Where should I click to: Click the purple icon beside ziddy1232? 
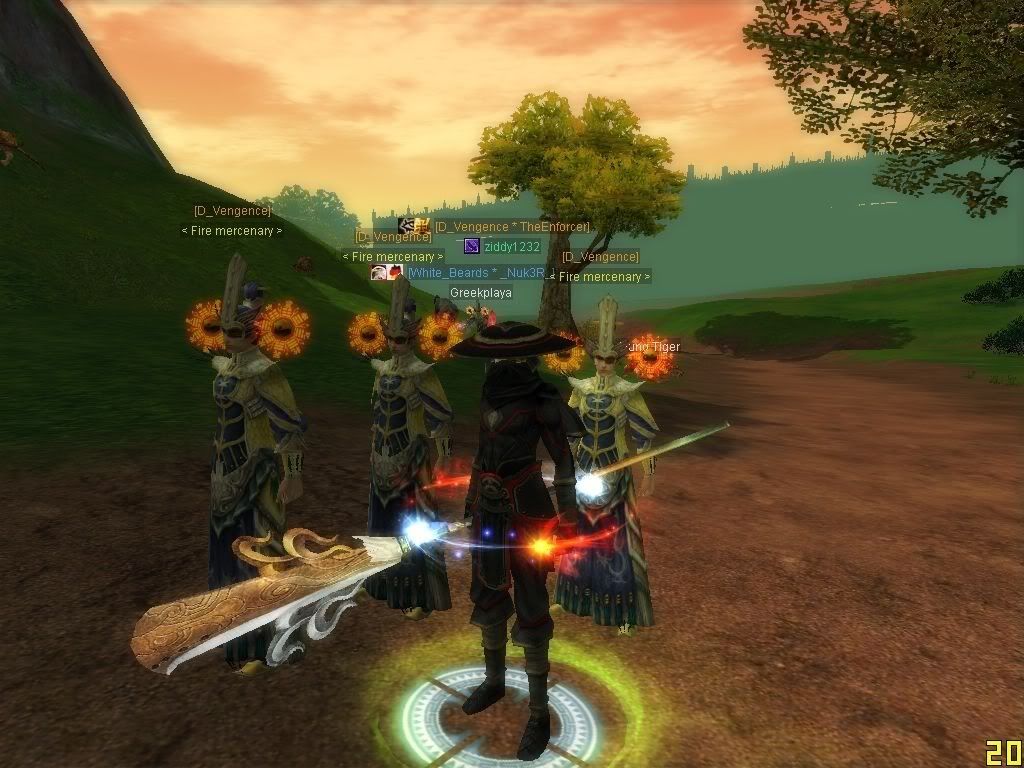pos(472,247)
